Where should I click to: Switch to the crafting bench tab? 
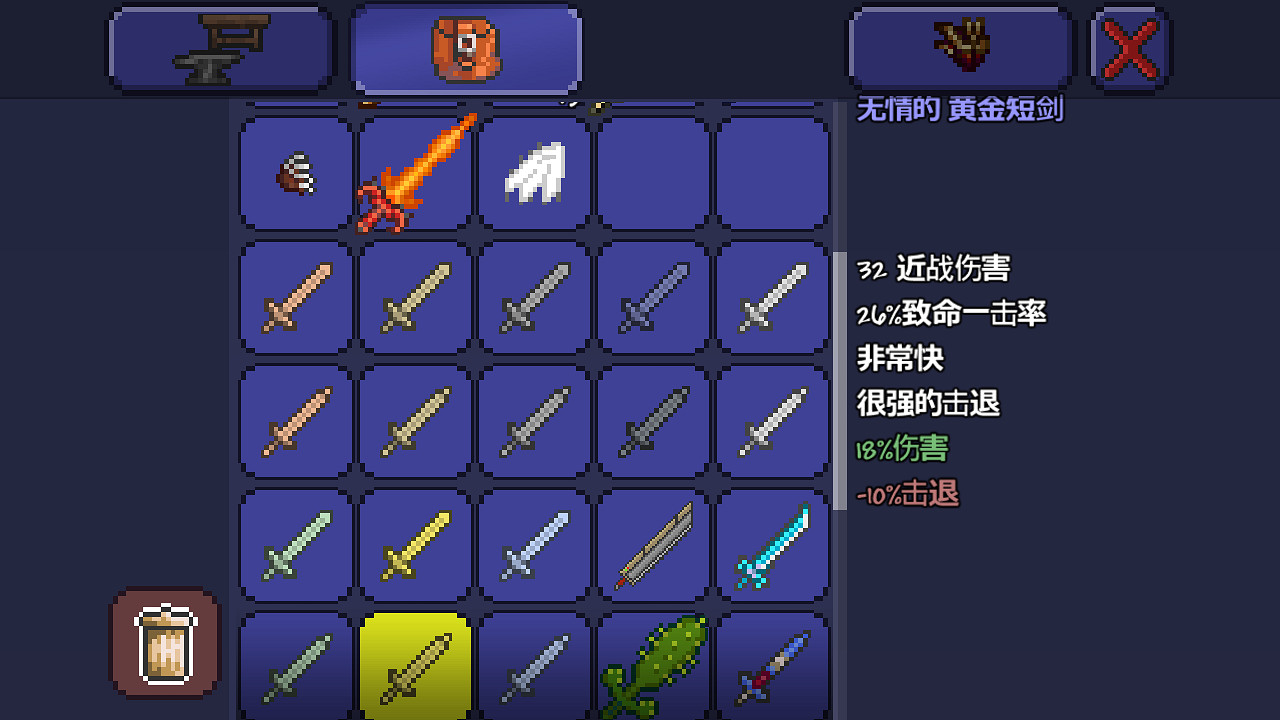coord(220,47)
